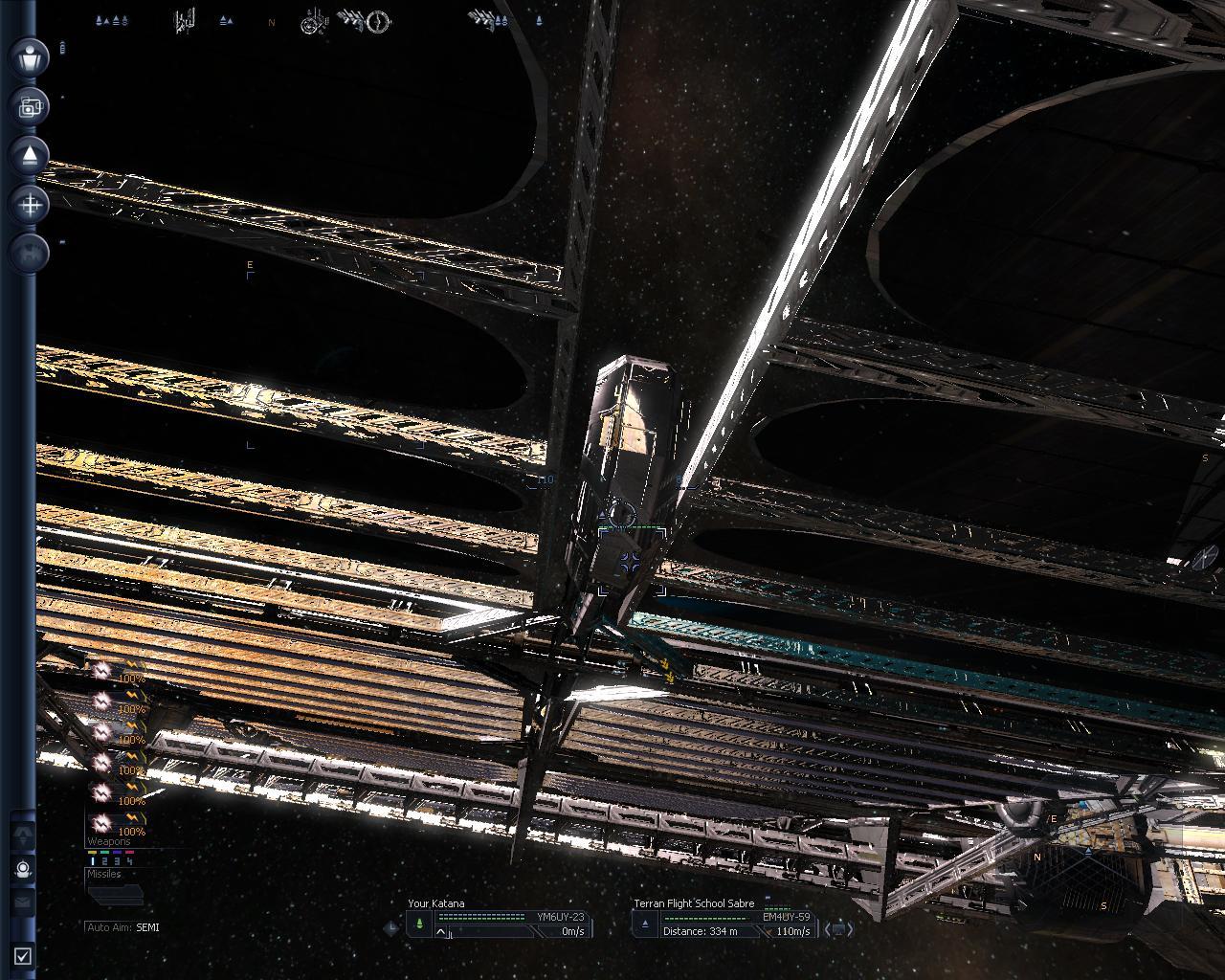Choose weapon group 4
The width and height of the screenshot is (1225, 980).
pos(130,861)
